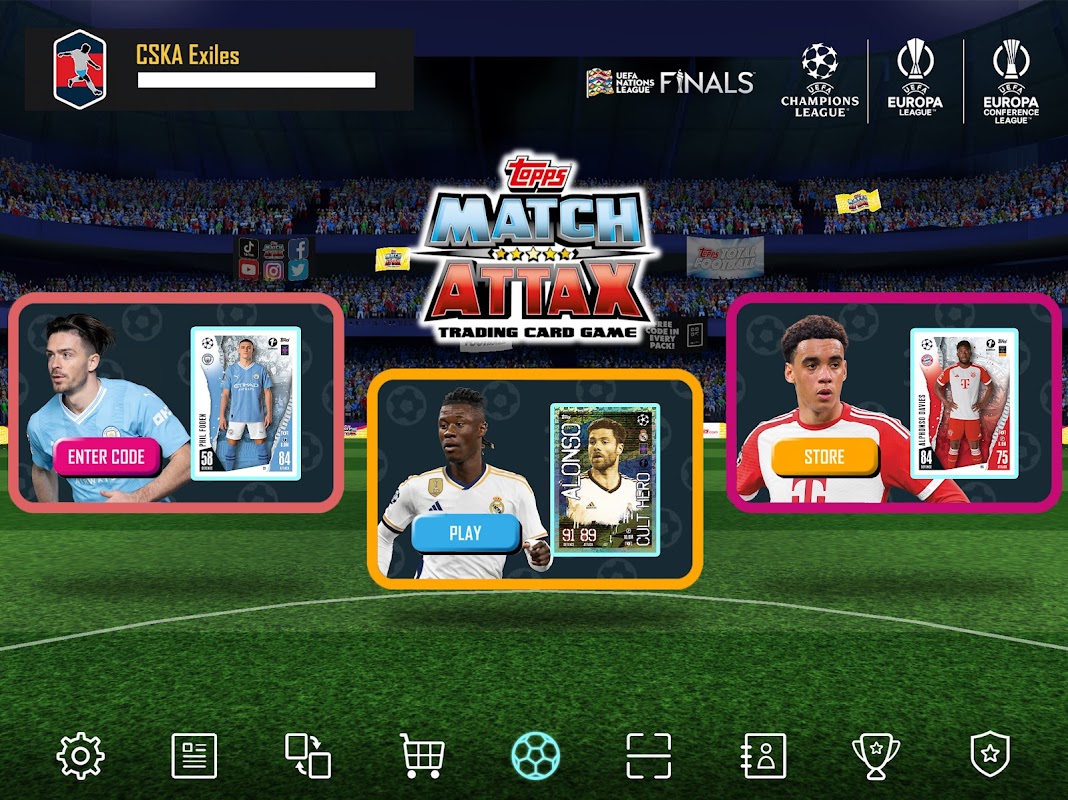1068x800 pixels.
Task: Open the card swap icon
Action: (x=308, y=756)
